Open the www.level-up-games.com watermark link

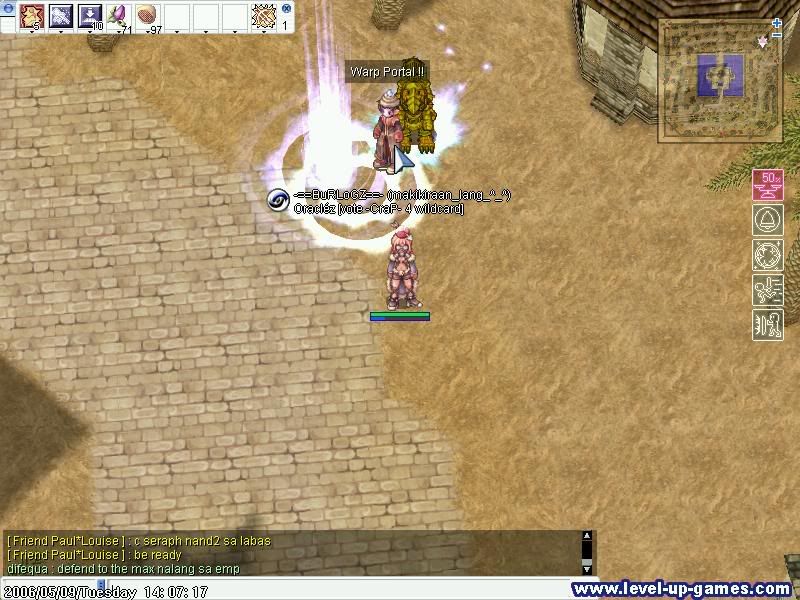point(680,589)
